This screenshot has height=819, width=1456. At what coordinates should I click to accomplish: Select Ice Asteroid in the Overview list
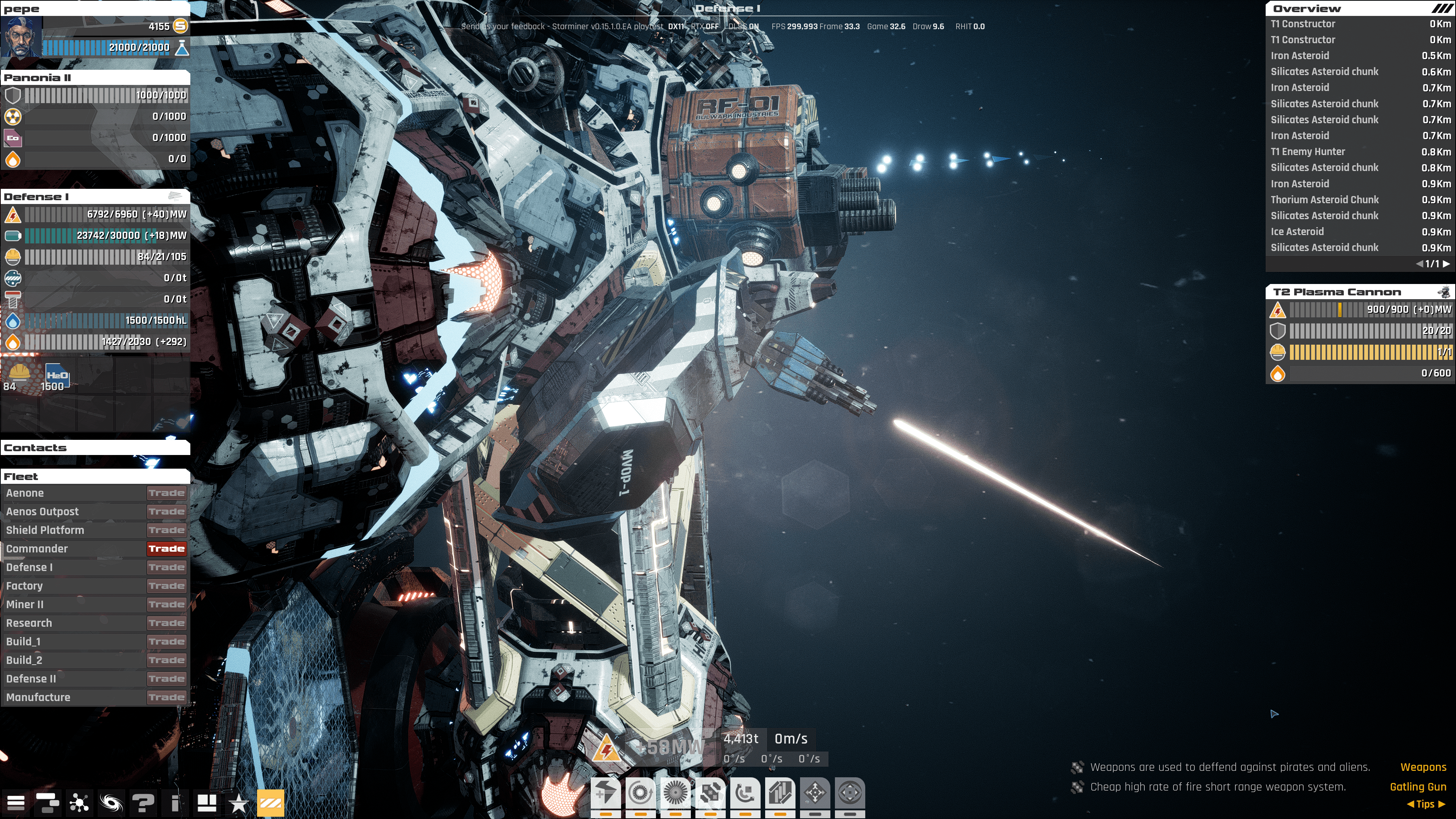point(1297,232)
